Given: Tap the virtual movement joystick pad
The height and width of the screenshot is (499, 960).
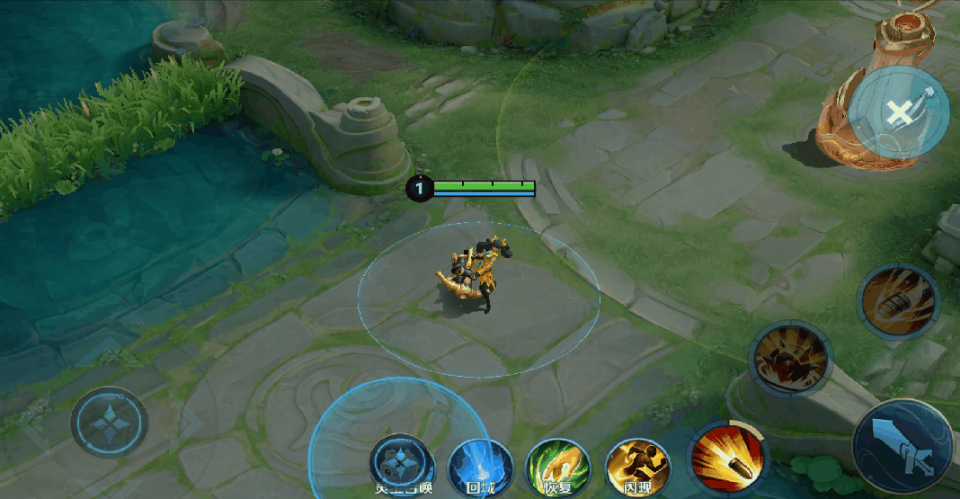Looking at the screenshot, I should coord(109,422).
